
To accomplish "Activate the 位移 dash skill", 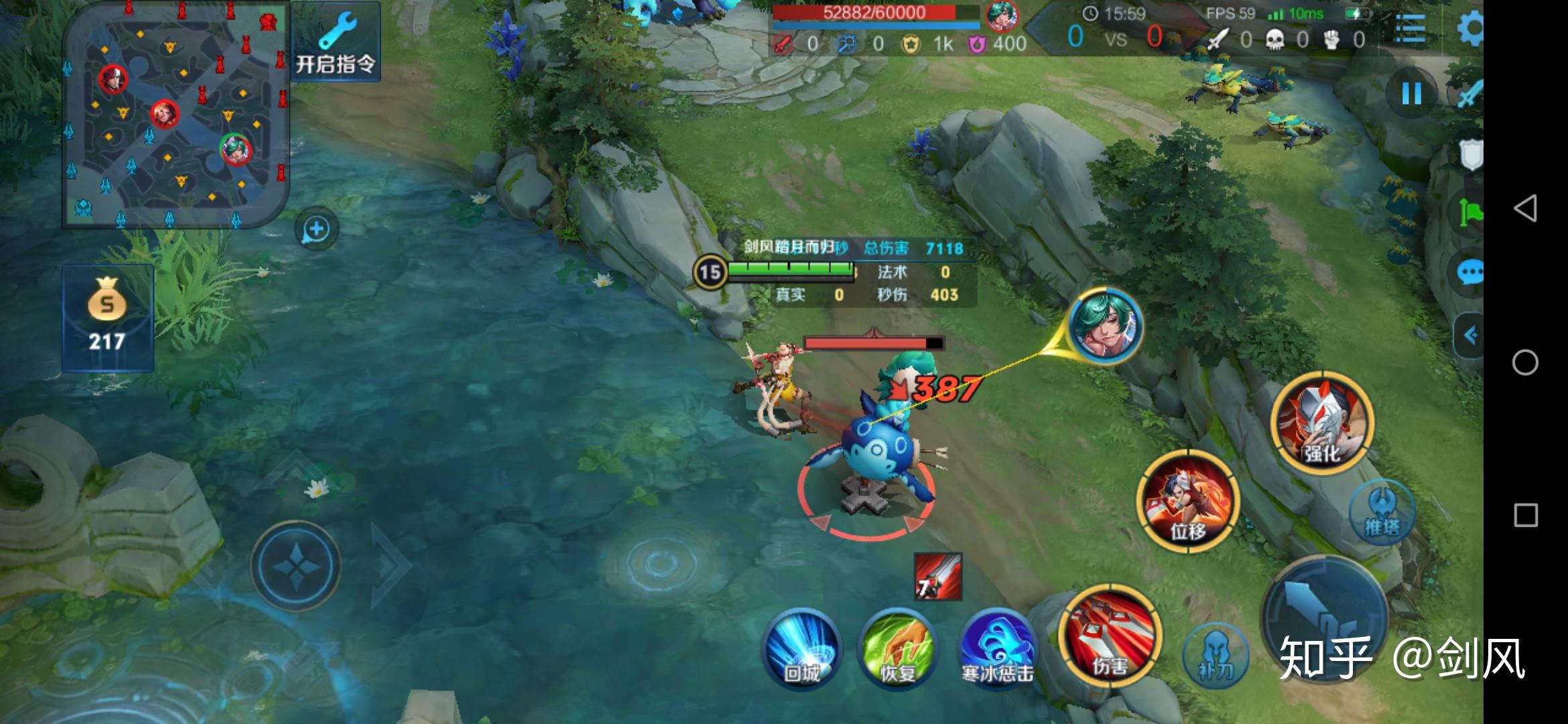I will [1188, 501].
